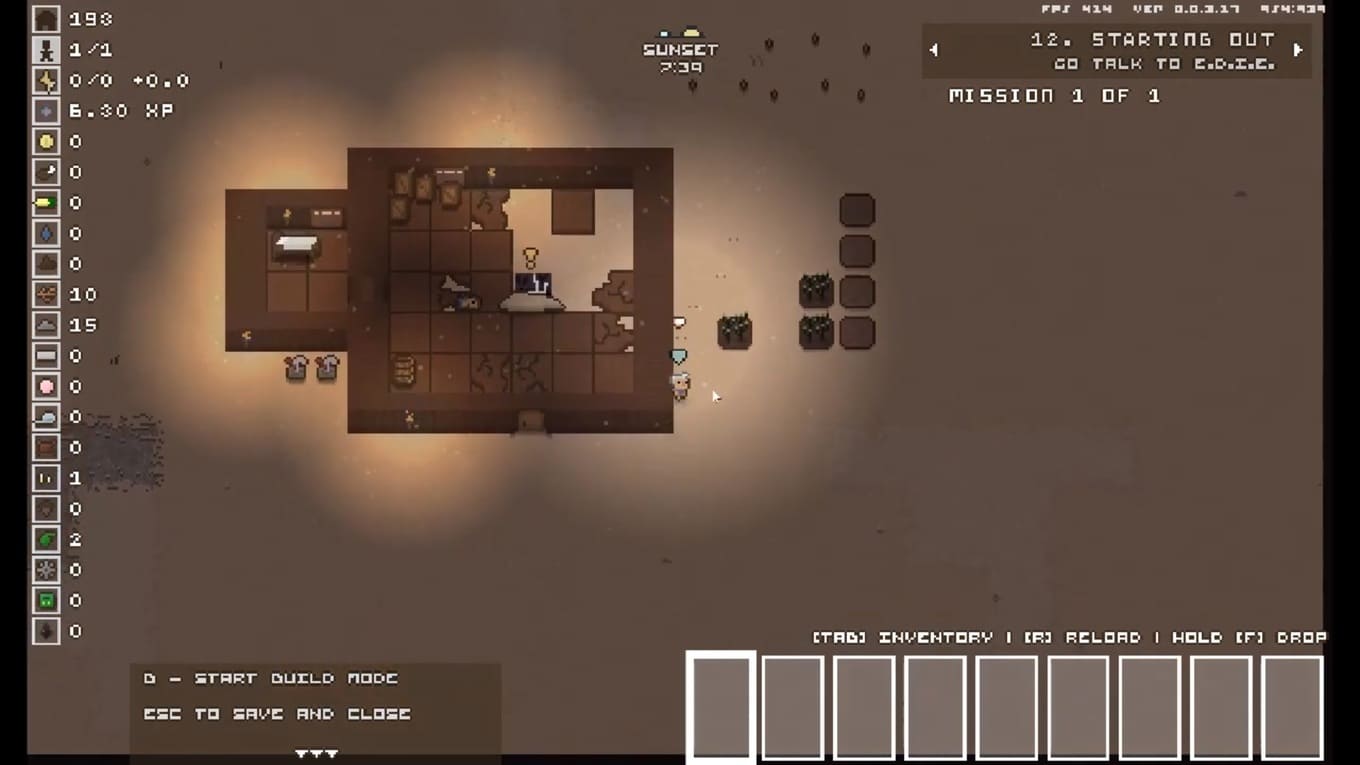The image size is (1360, 765).
Task: Show the next mission with the right arrow
Action: [1298, 50]
